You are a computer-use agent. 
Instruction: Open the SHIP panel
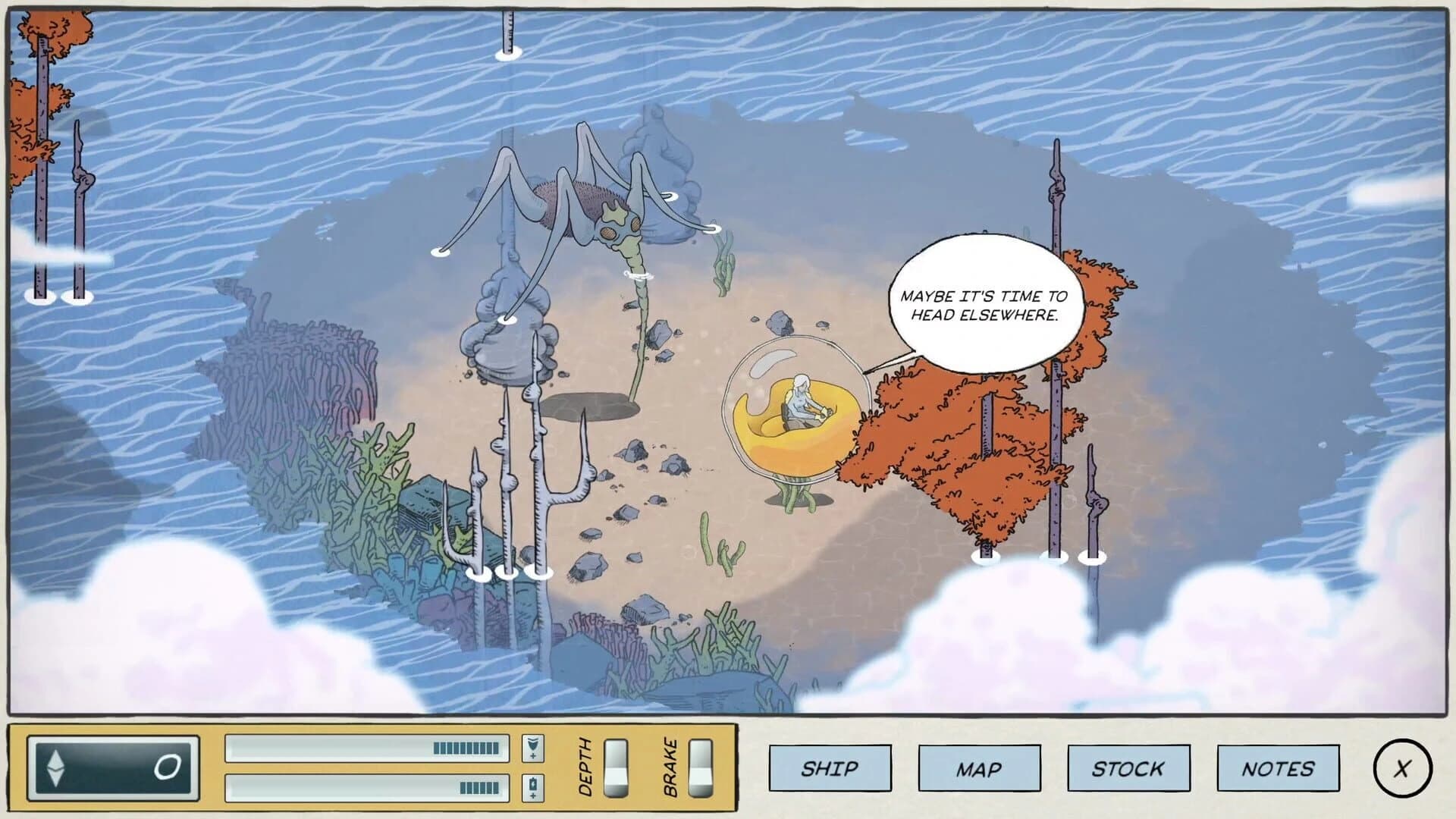[830, 767]
